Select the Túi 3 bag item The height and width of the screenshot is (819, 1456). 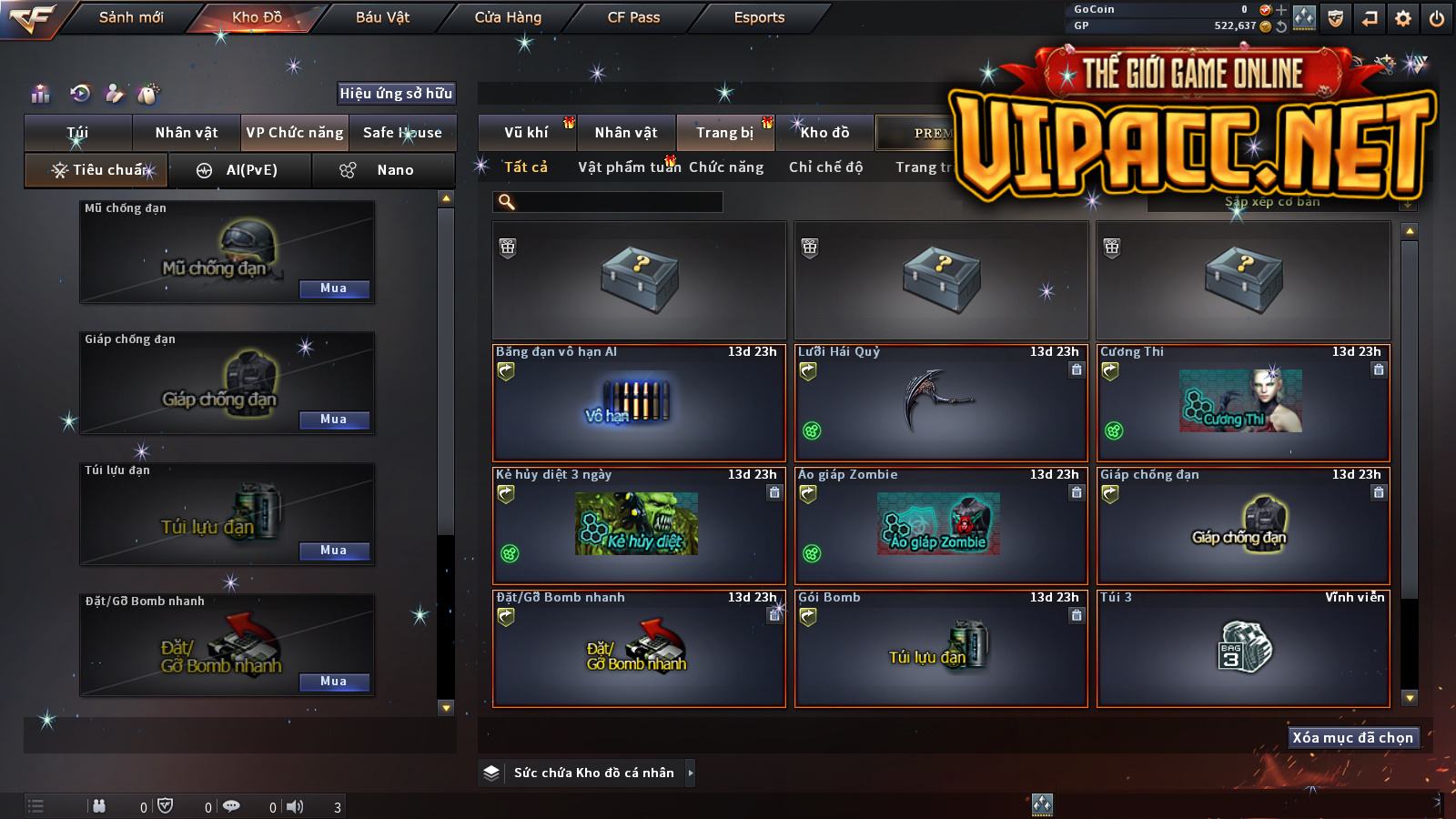[x=1243, y=648]
